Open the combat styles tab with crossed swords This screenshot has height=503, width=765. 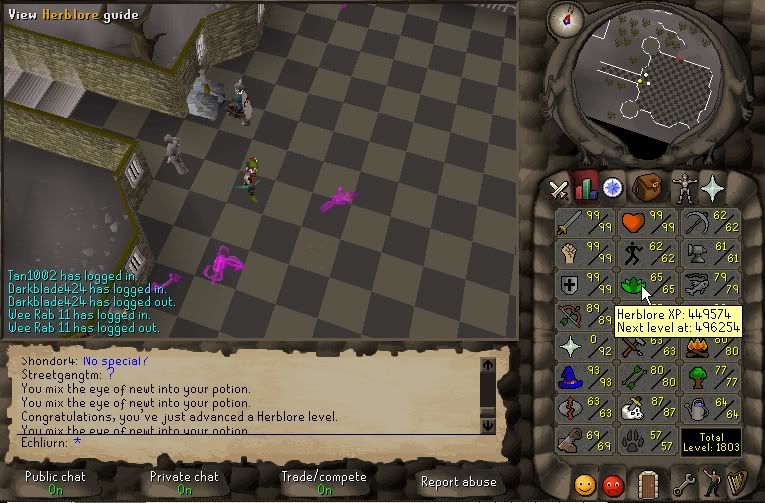coord(558,187)
